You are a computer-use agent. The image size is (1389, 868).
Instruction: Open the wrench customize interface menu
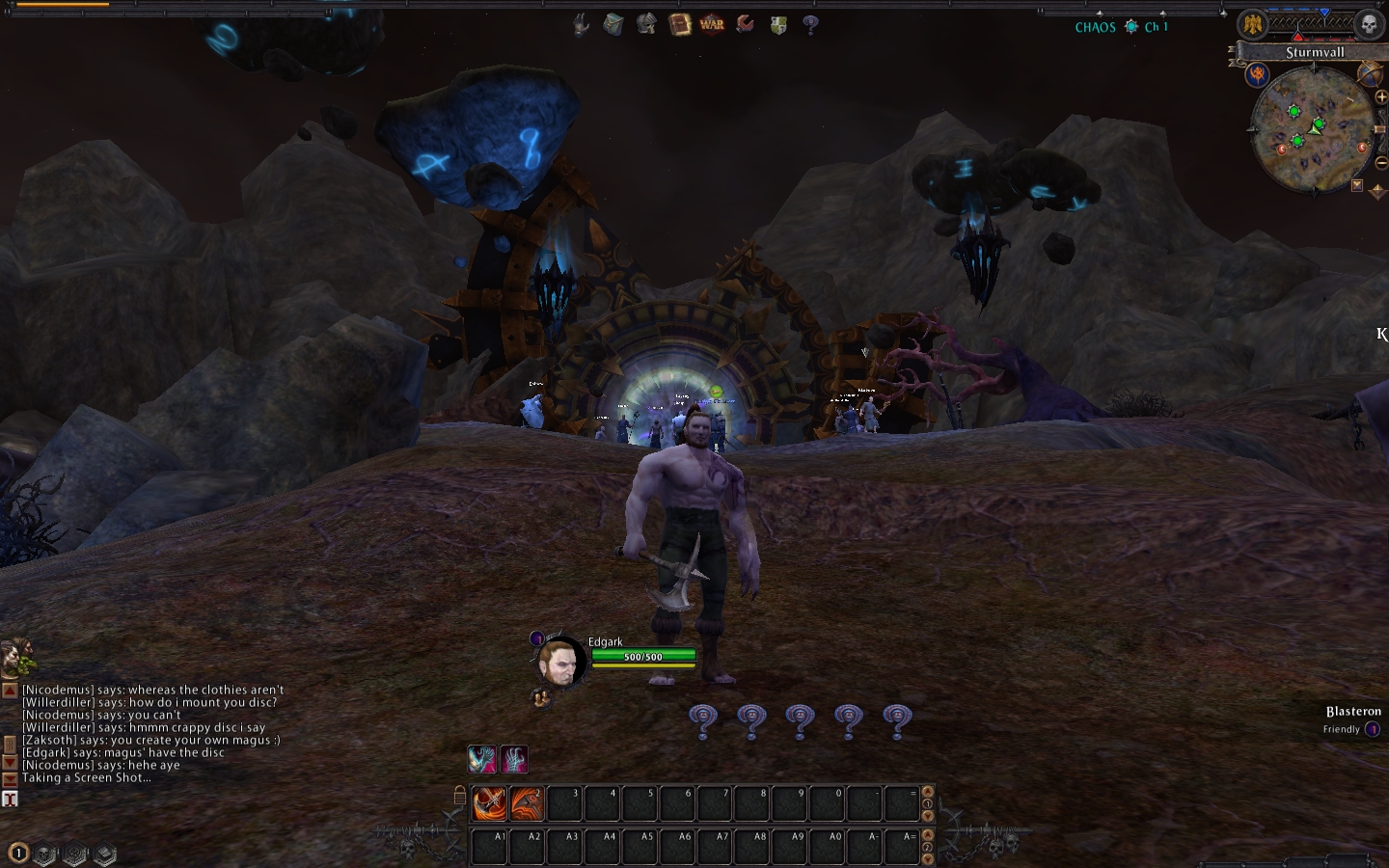(x=745, y=24)
